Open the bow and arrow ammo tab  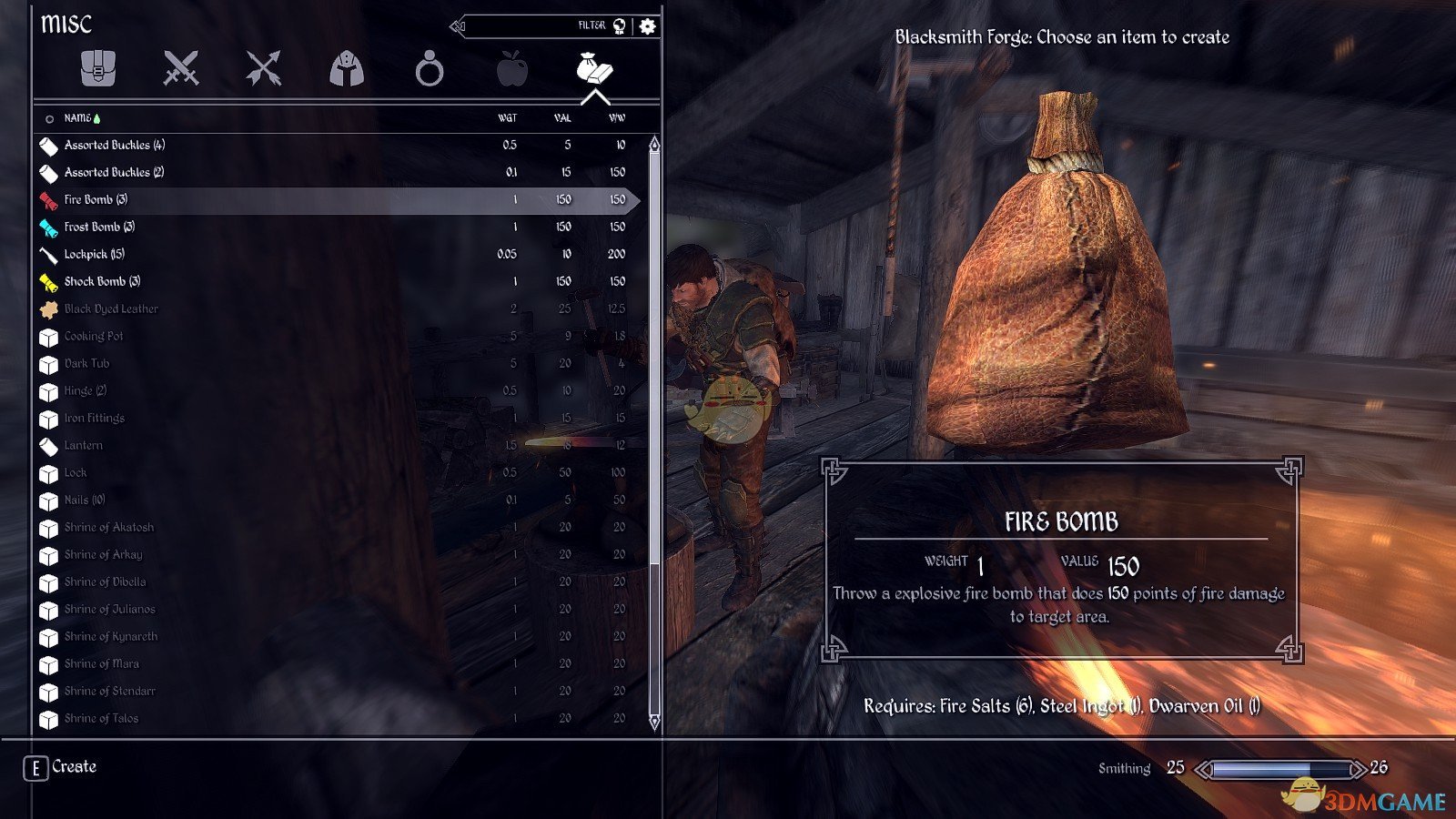click(x=264, y=68)
